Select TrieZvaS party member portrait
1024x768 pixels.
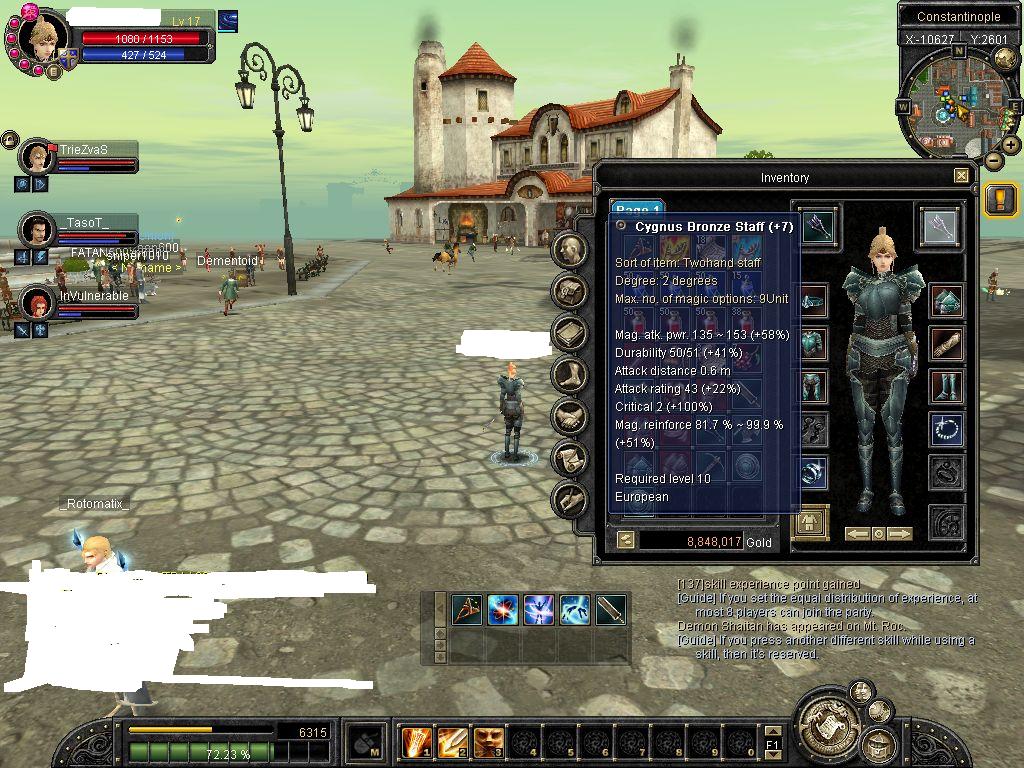[x=38, y=157]
